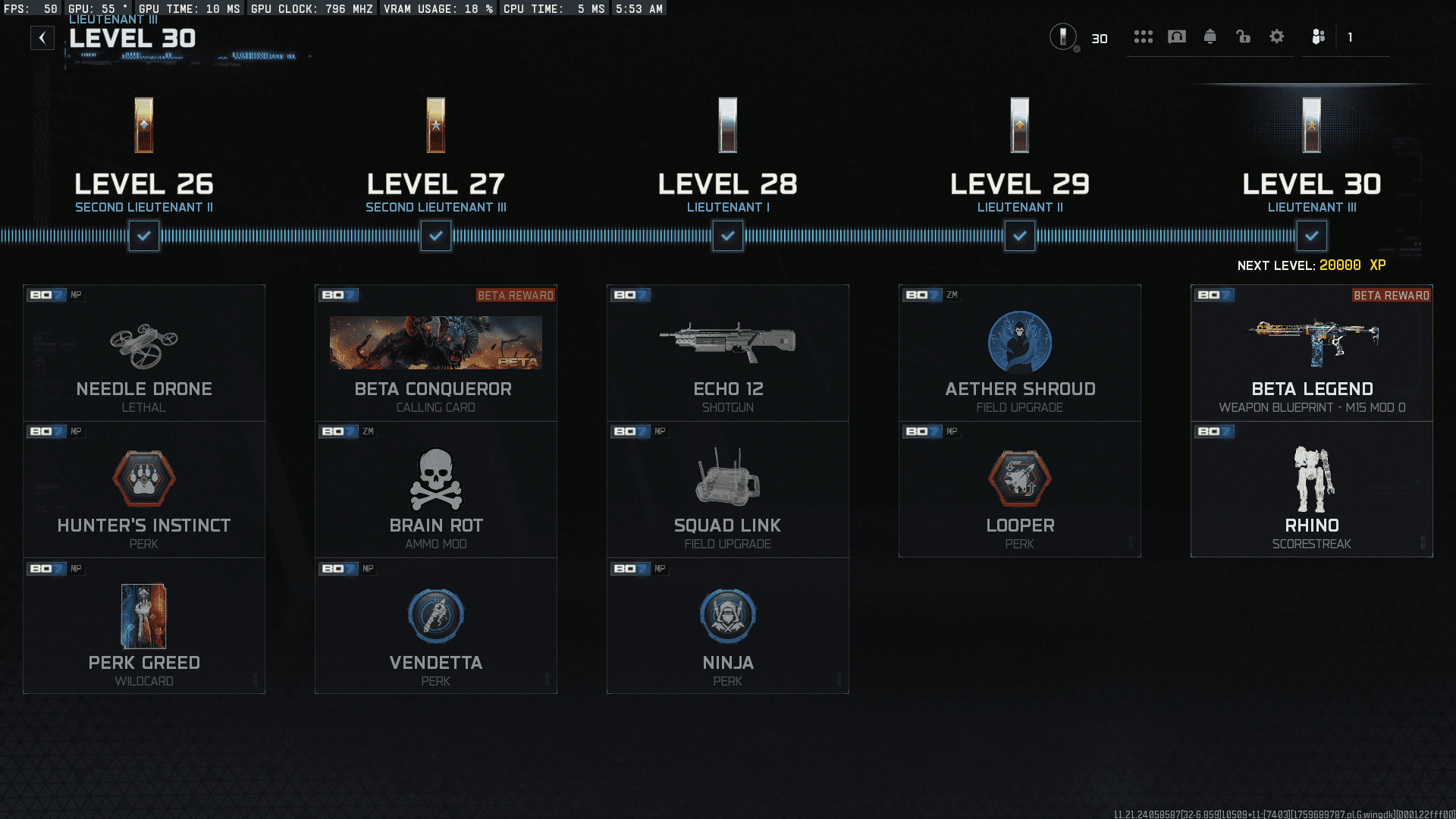Select the Brain Rot skull ammo mod icon
Screen dimensions: 1456x819
tap(435, 479)
